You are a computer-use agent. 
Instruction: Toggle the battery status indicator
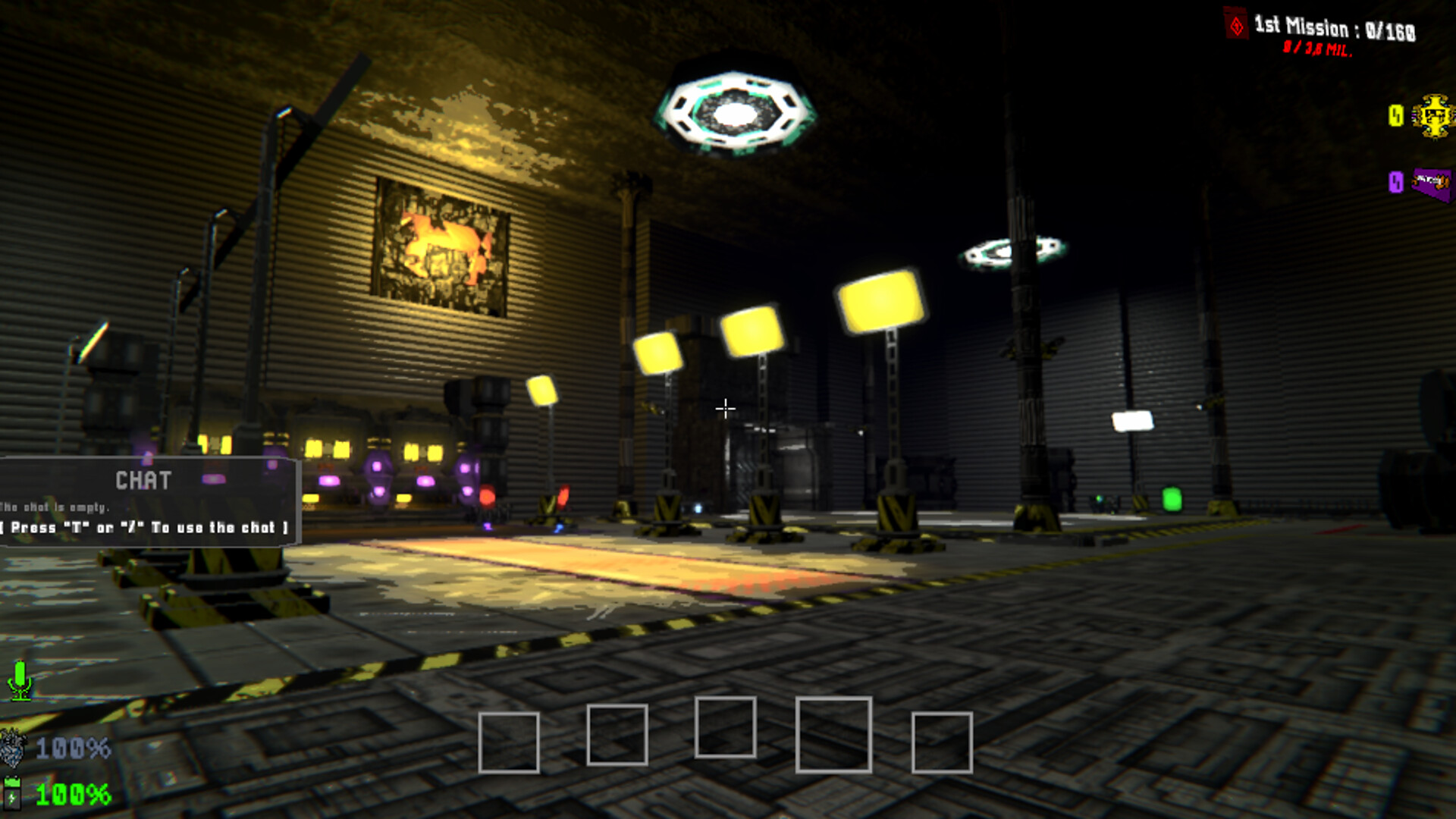point(11,792)
